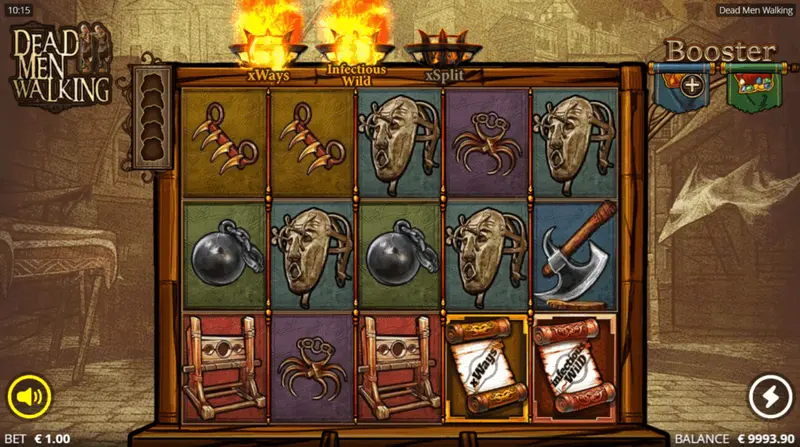Viewport: 800px width, 447px height.
Task: Click the unlit xSplit feature brazier
Action: point(442,52)
